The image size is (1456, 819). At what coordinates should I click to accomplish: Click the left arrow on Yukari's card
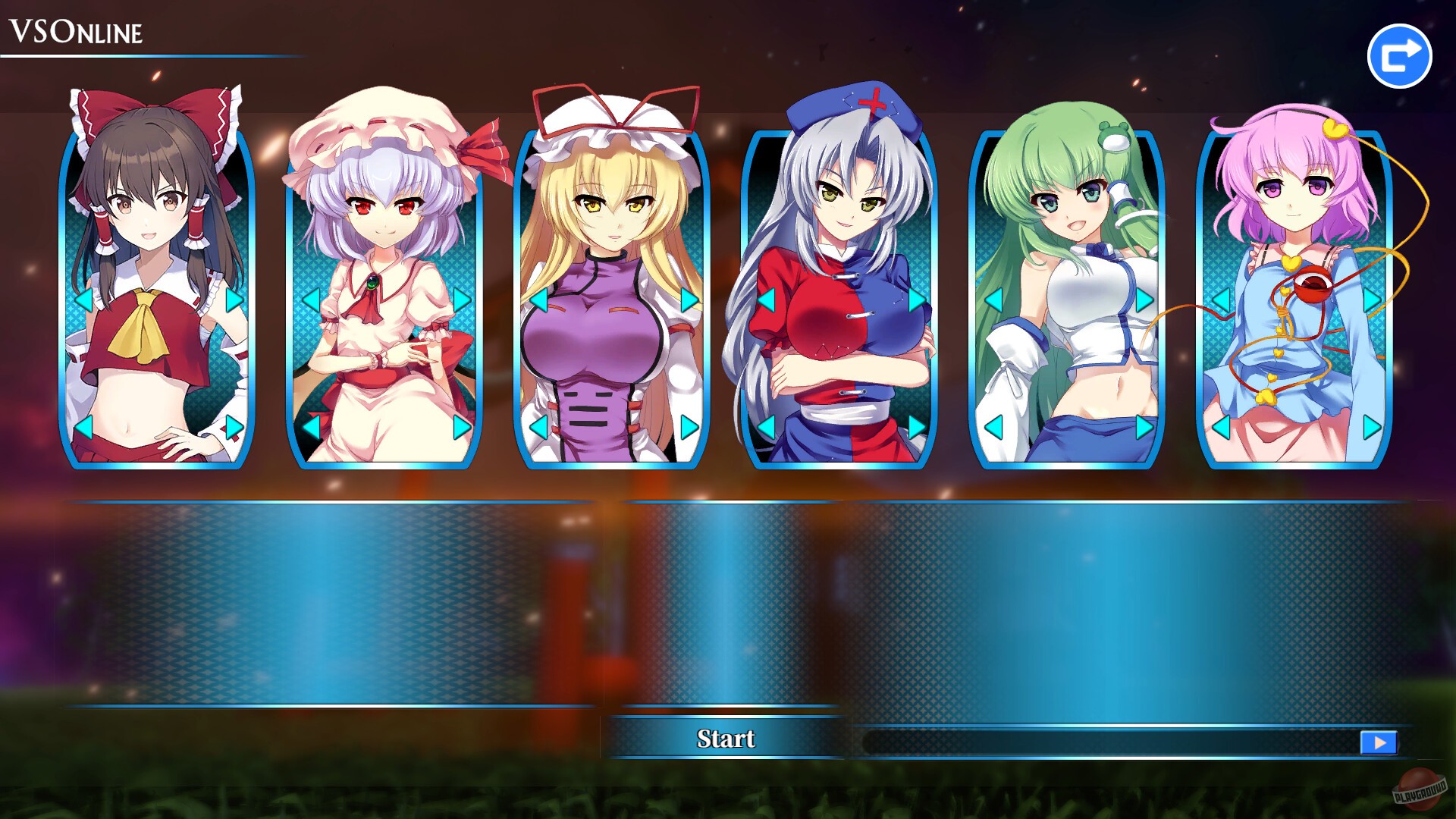point(538,300)
